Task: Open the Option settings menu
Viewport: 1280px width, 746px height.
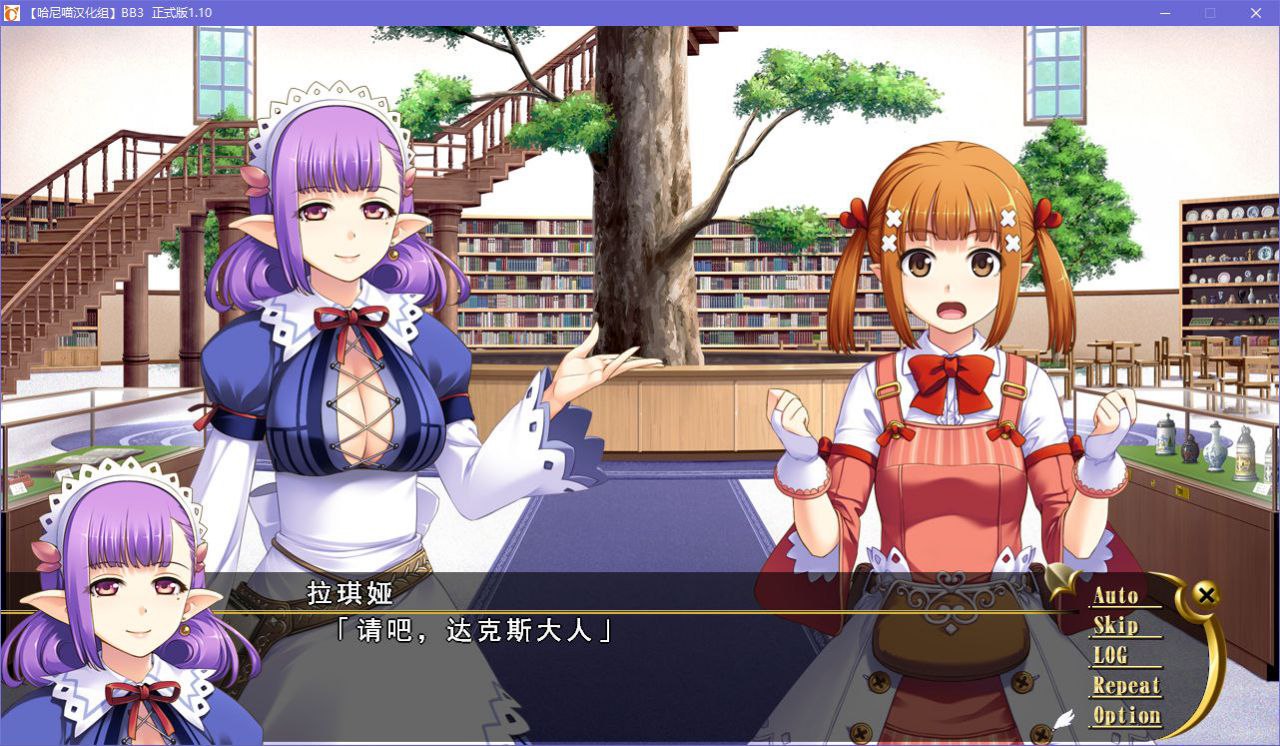Action: tap(1126, 715)
